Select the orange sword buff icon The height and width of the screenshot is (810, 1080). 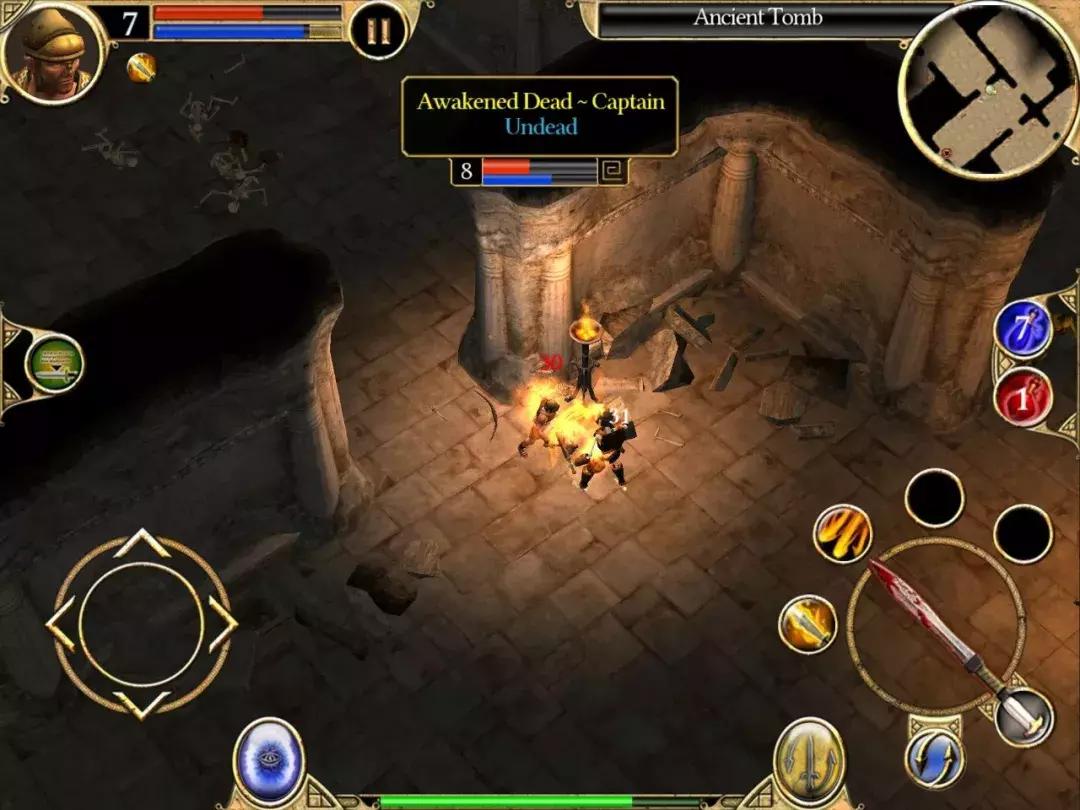pyautogui.click(x=141, y=67)
